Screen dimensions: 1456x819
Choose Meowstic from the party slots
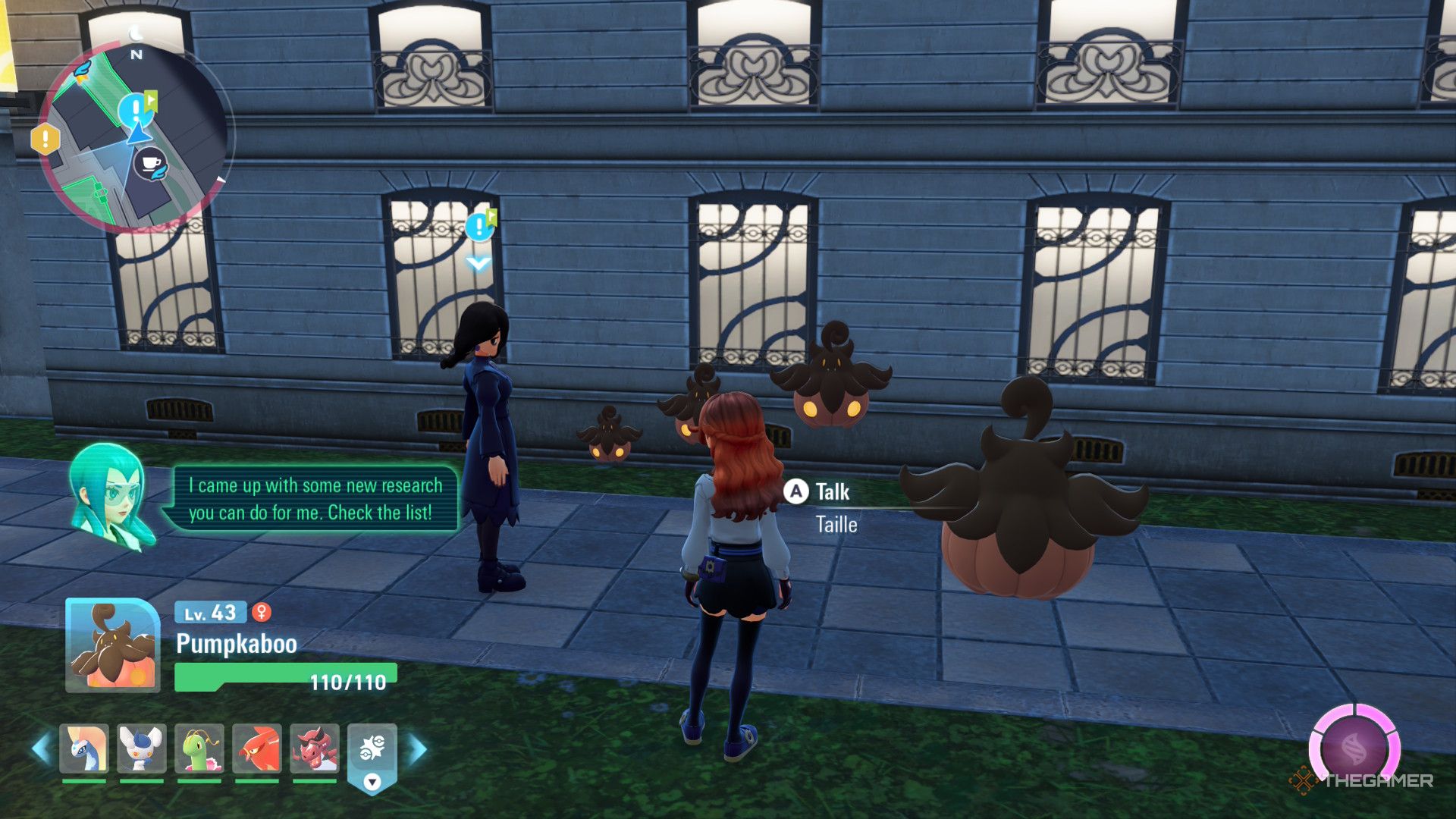[x=142, y=748]
